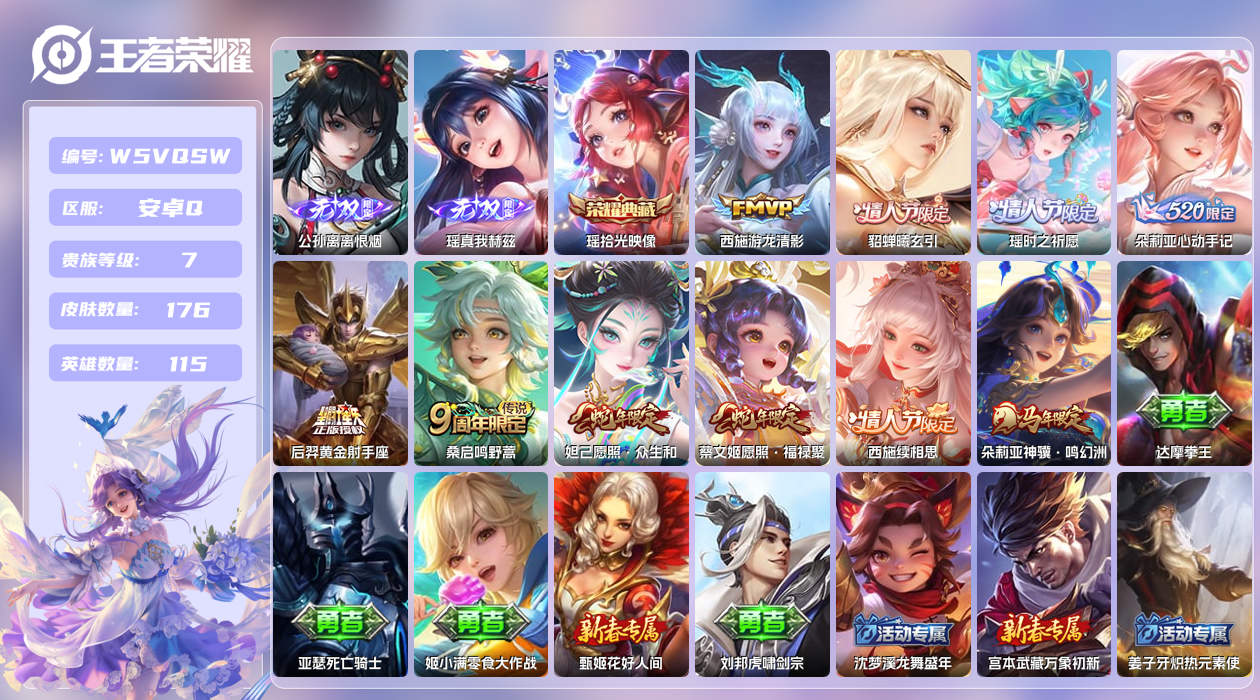Screen dimensions: 1260x700
Task: Choose the 达摩拳王 skin card
Action: pos(1184,363)
